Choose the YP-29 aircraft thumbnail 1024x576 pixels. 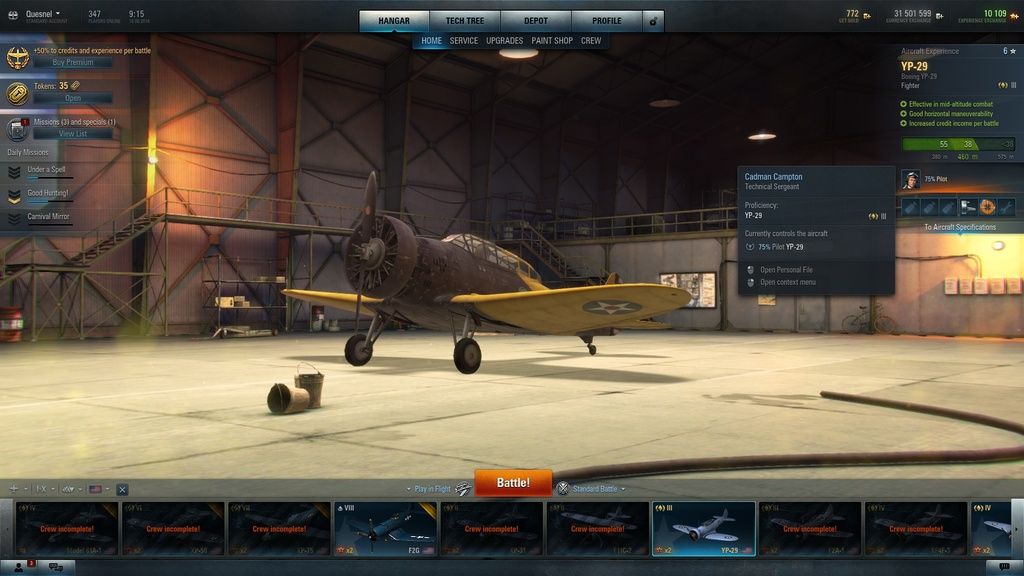click(x=703, y=528)
